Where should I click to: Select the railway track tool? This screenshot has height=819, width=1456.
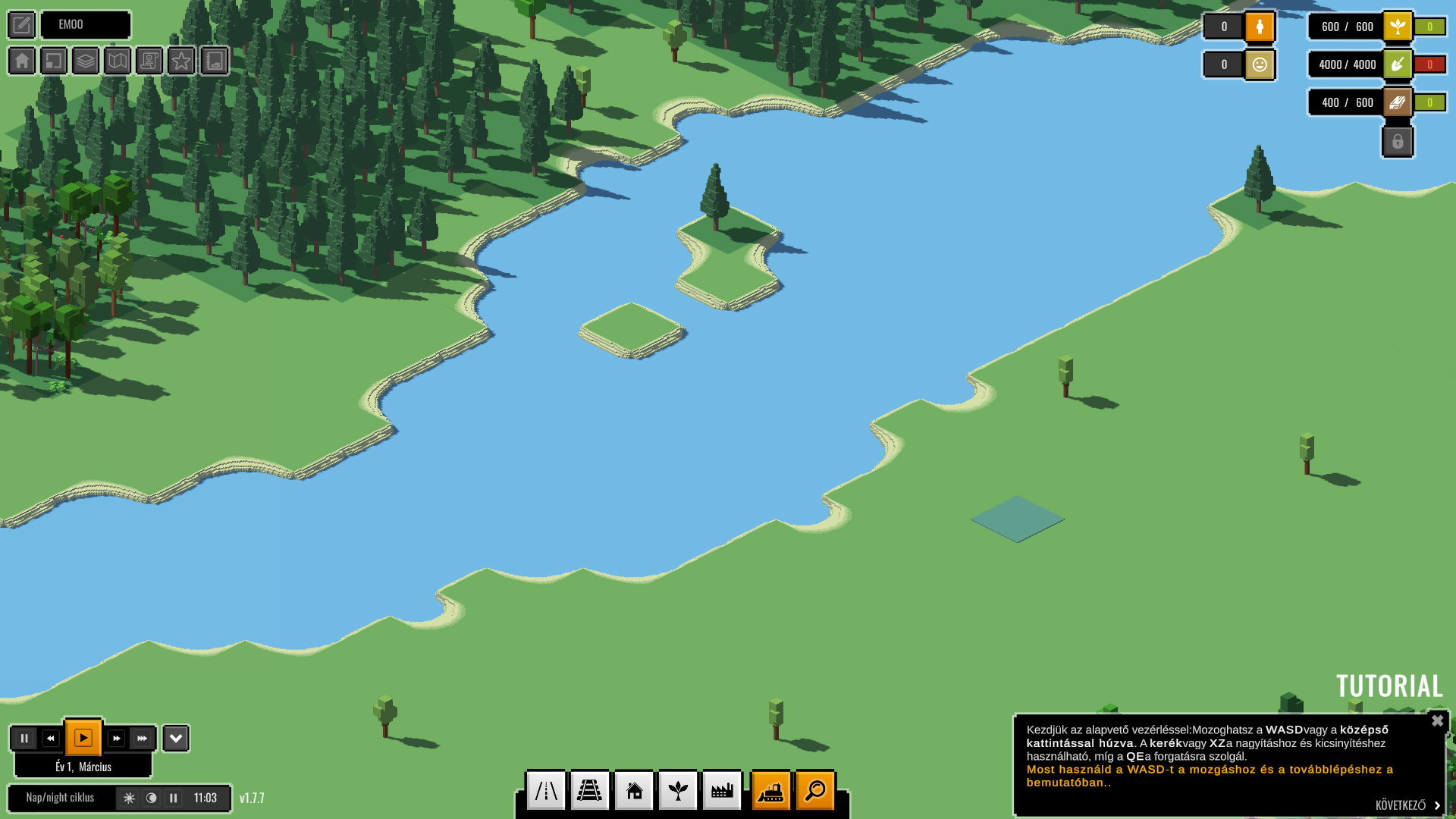590,791
